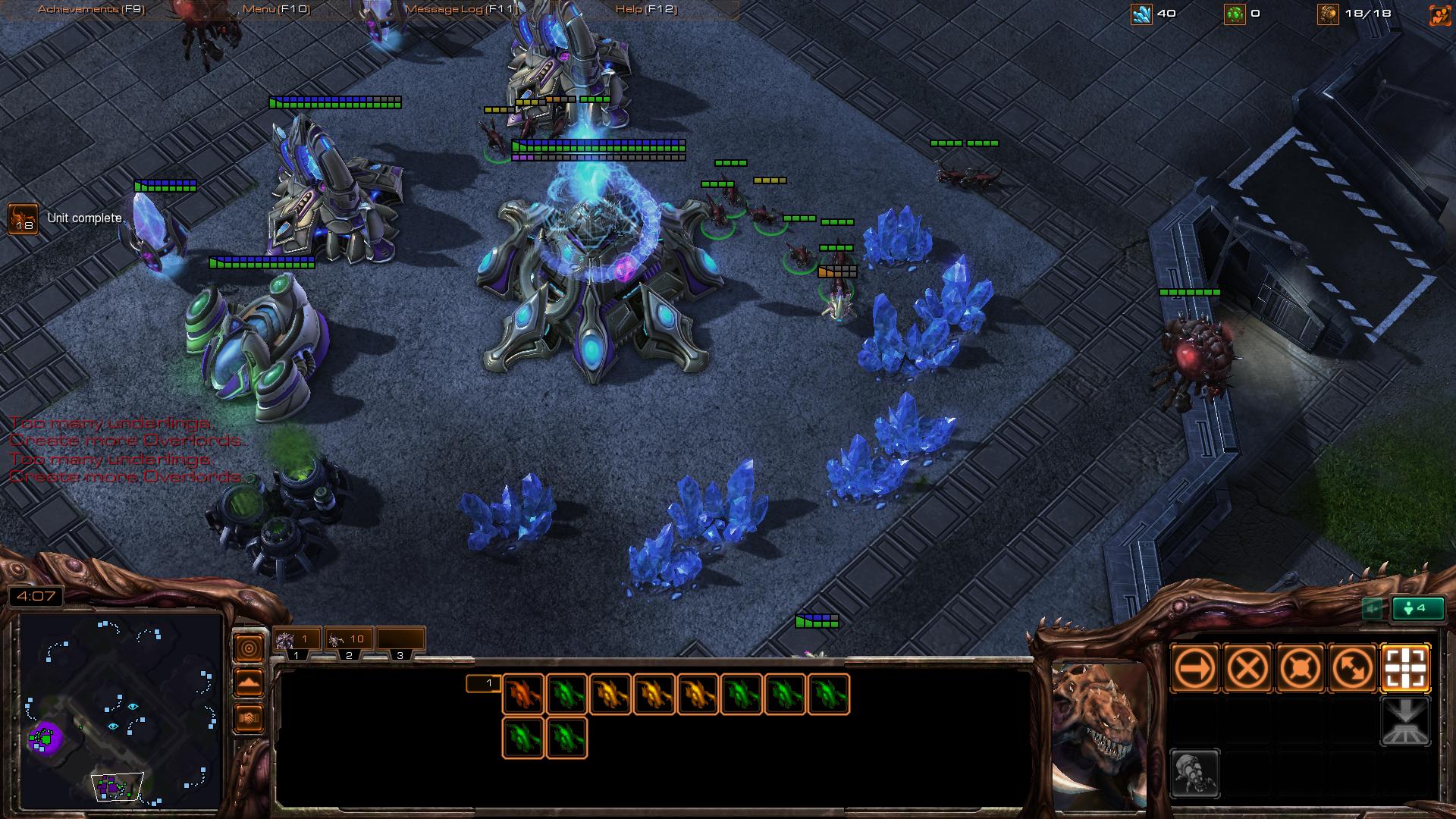Click the minerals counter icon top right
Image resolution: width=1456 pixels, height=819 pixels.
point(1141,12)
